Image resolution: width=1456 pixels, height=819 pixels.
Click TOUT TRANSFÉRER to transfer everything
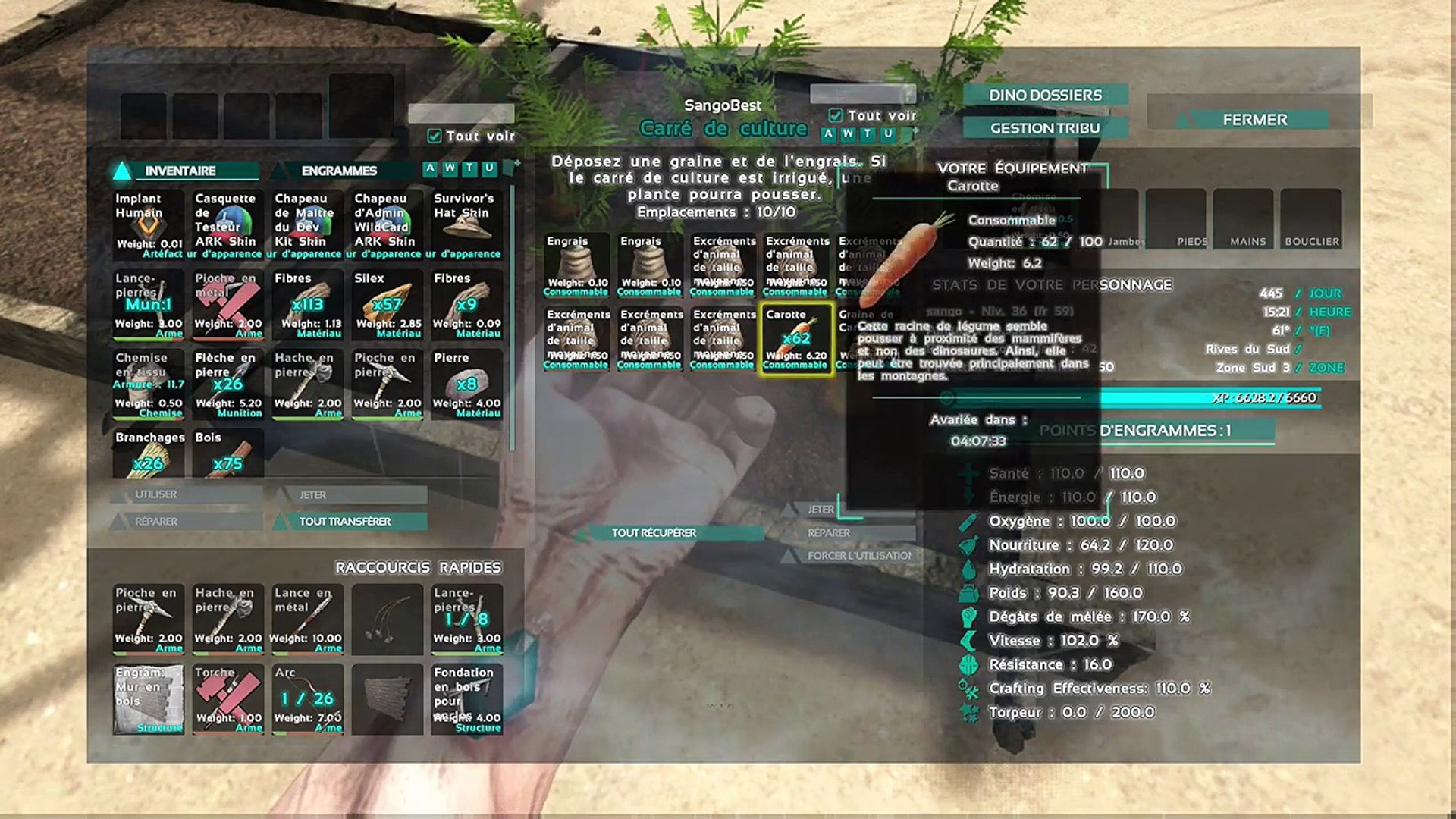coord(345,522)
